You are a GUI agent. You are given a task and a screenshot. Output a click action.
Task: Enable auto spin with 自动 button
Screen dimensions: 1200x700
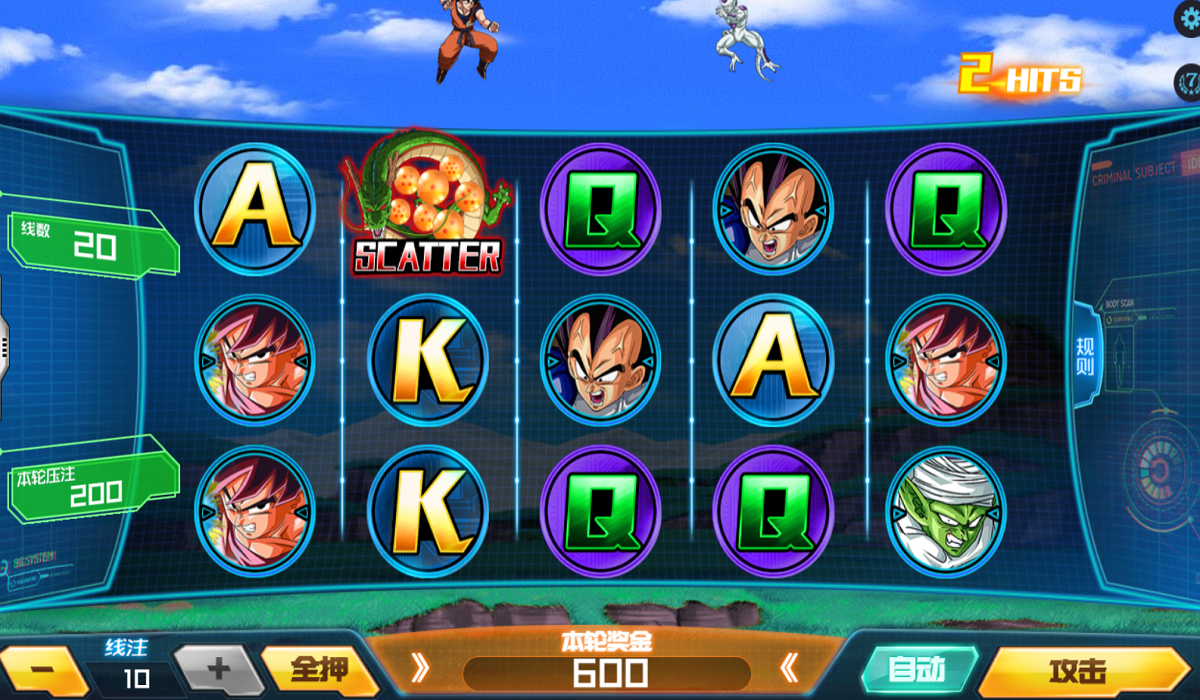coord(917,667)
